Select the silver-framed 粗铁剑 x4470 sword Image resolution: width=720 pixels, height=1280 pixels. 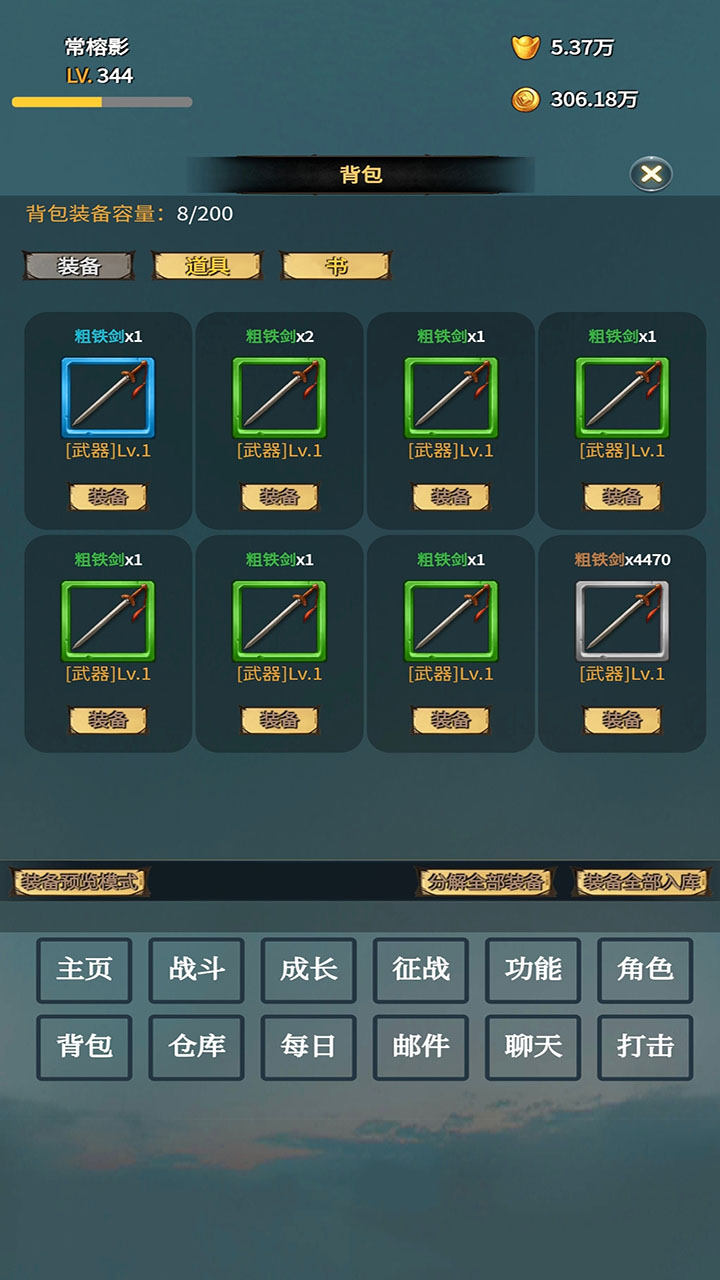point(622,621)
